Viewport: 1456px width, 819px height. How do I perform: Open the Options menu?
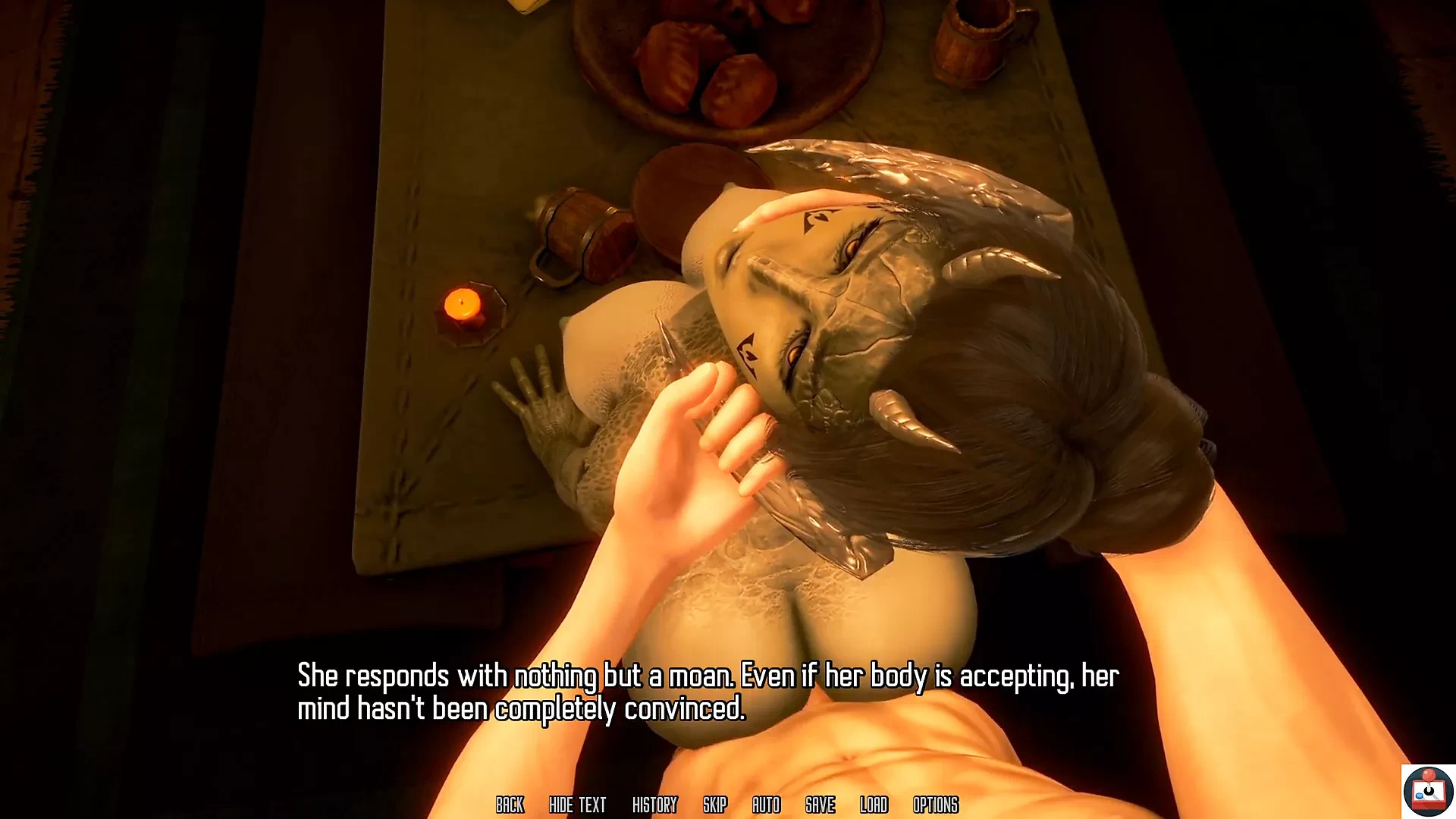coord(935,805)
